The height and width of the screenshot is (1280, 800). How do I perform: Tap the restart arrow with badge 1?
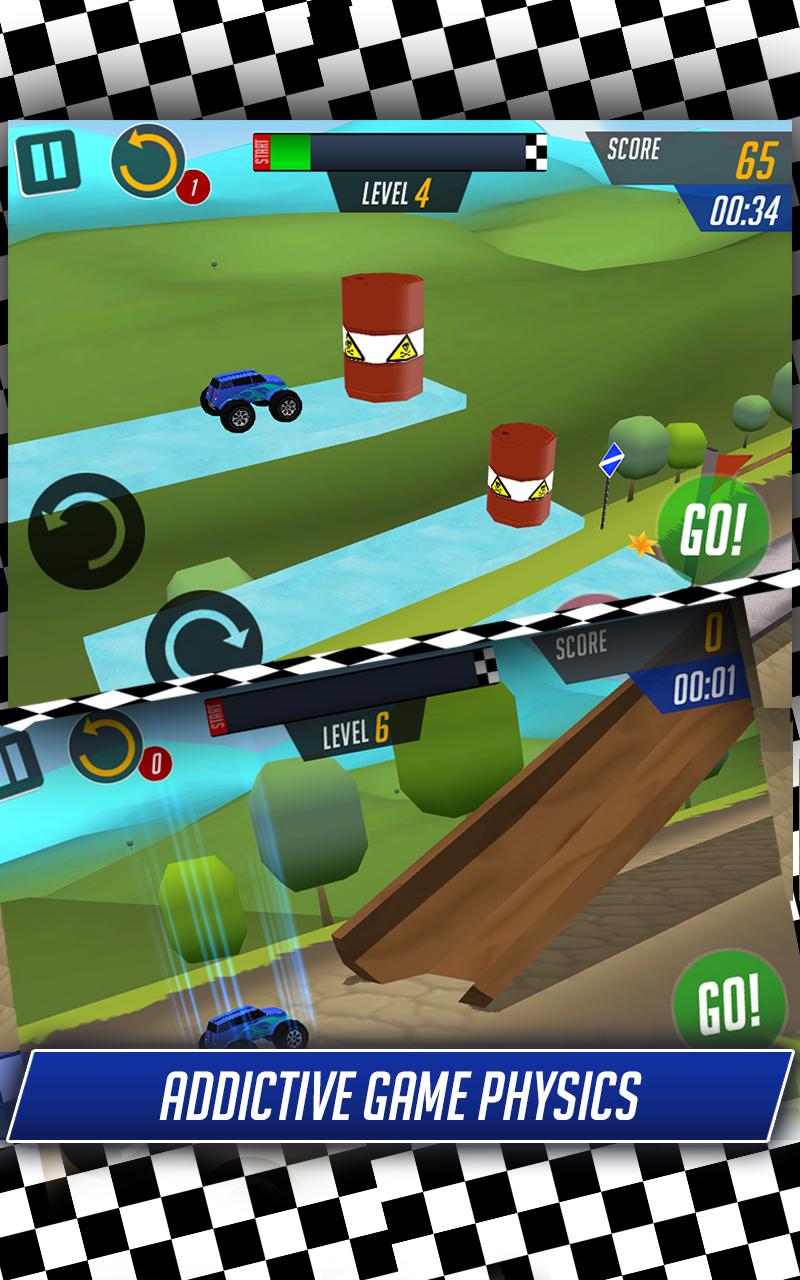click(x=148, y=160)
